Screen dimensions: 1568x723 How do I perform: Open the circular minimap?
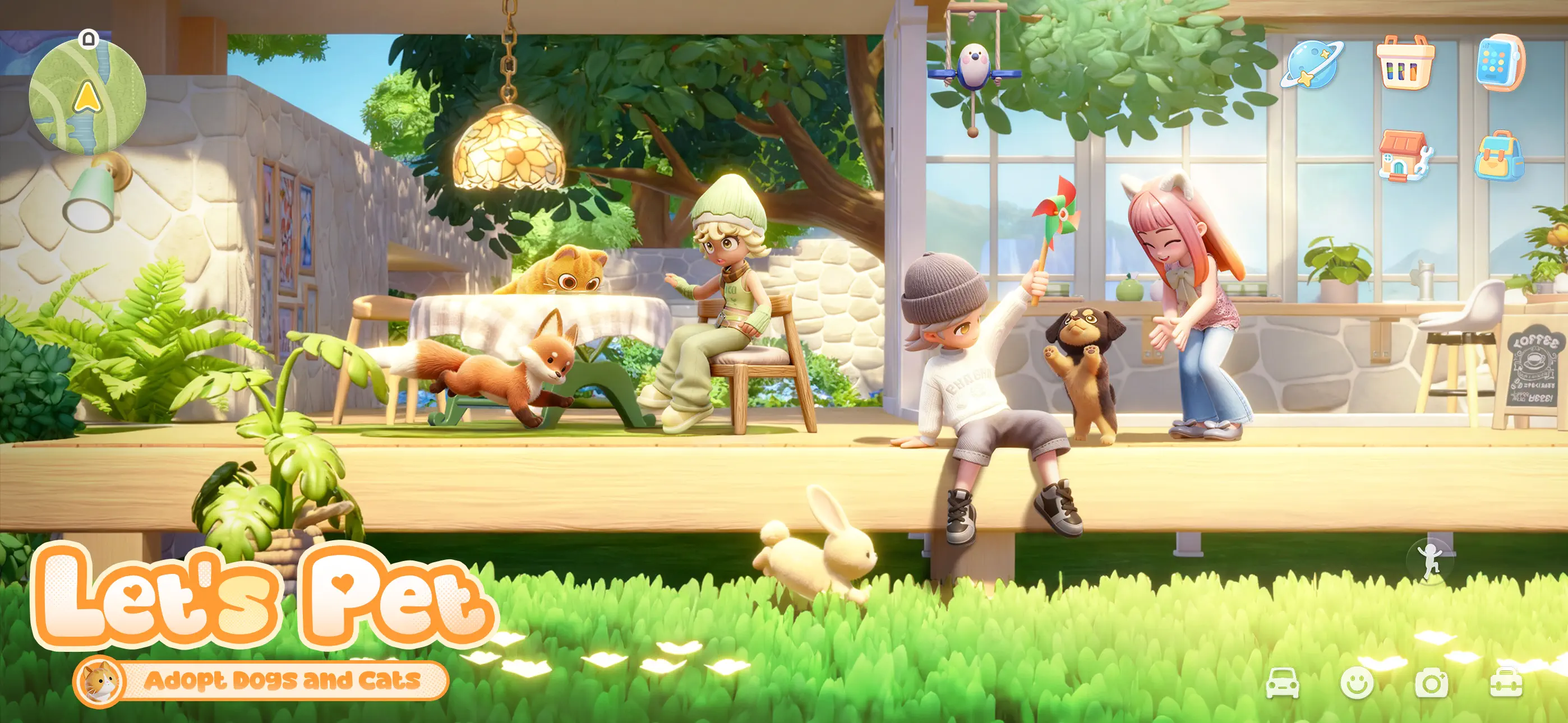[x=88, y=96]
